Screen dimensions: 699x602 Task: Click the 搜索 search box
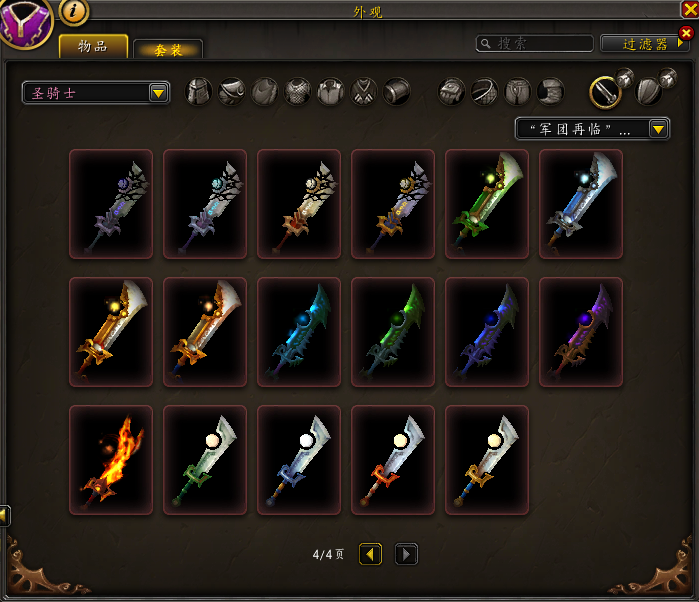pyautogui.click(x=535, y=43)
